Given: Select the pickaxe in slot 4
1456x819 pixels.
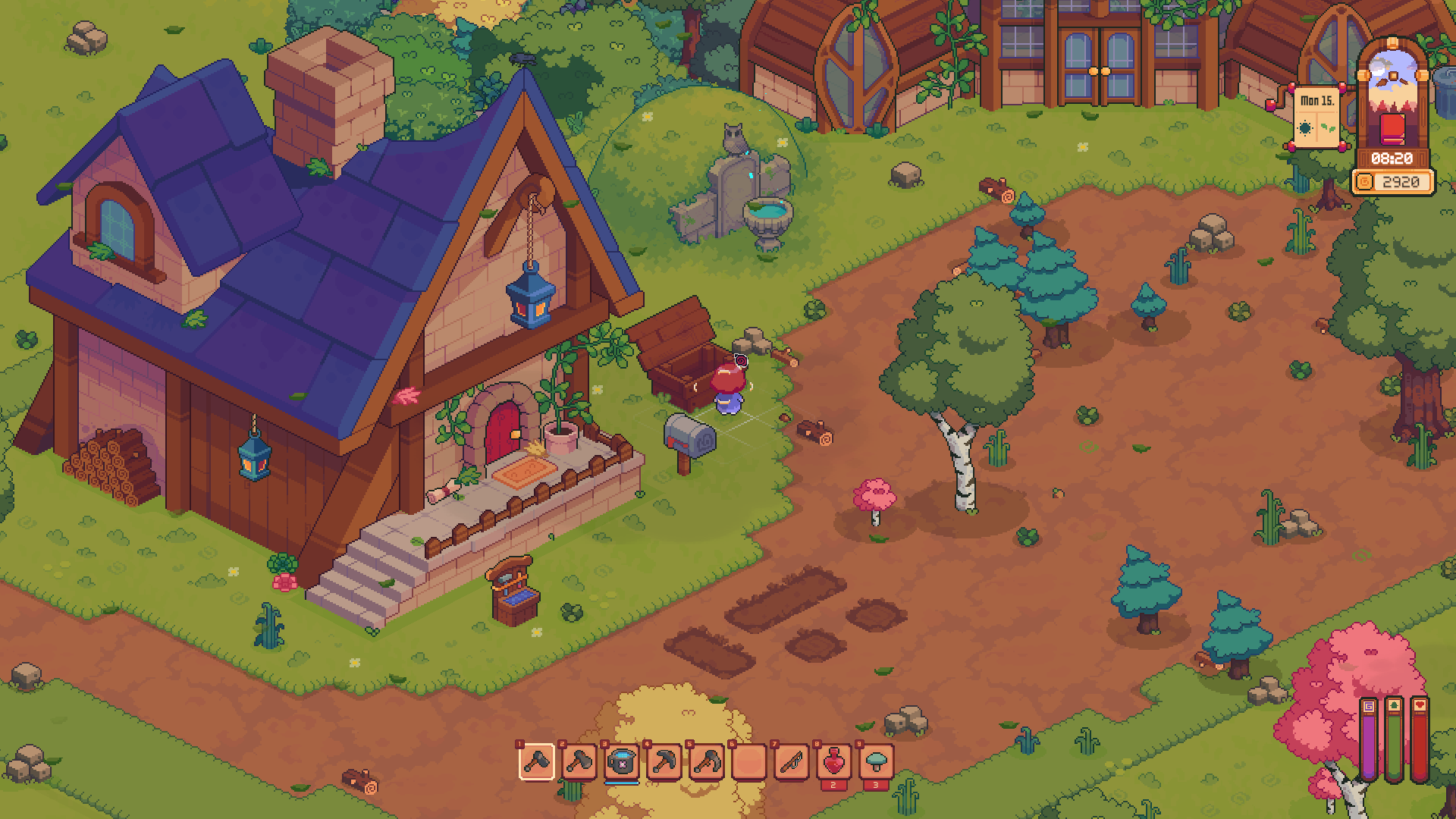Looking at the screenshot, I should [x=665, y=762].
